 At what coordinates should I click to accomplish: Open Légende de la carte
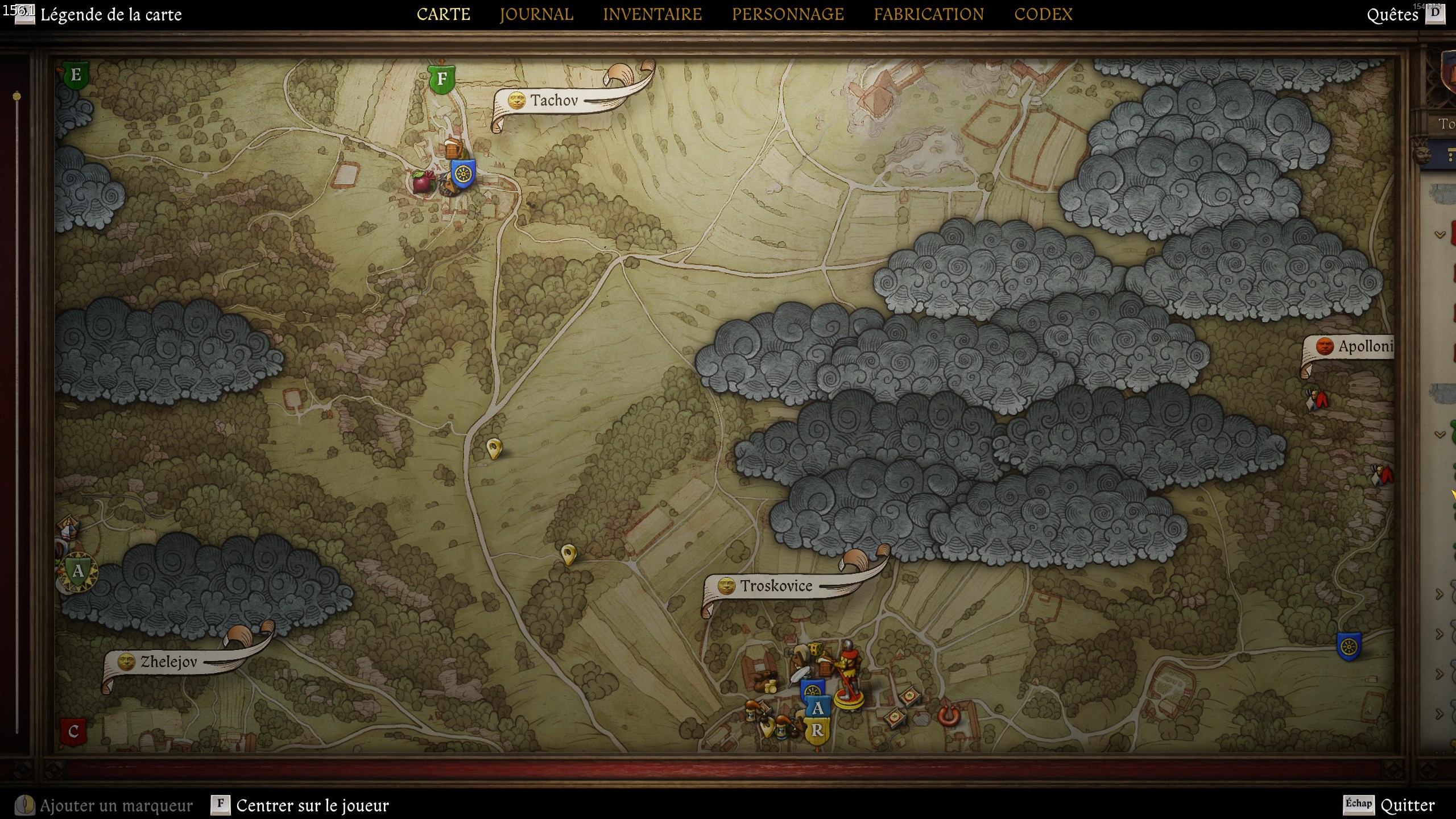pyautogui.click(x=111, y=15)
